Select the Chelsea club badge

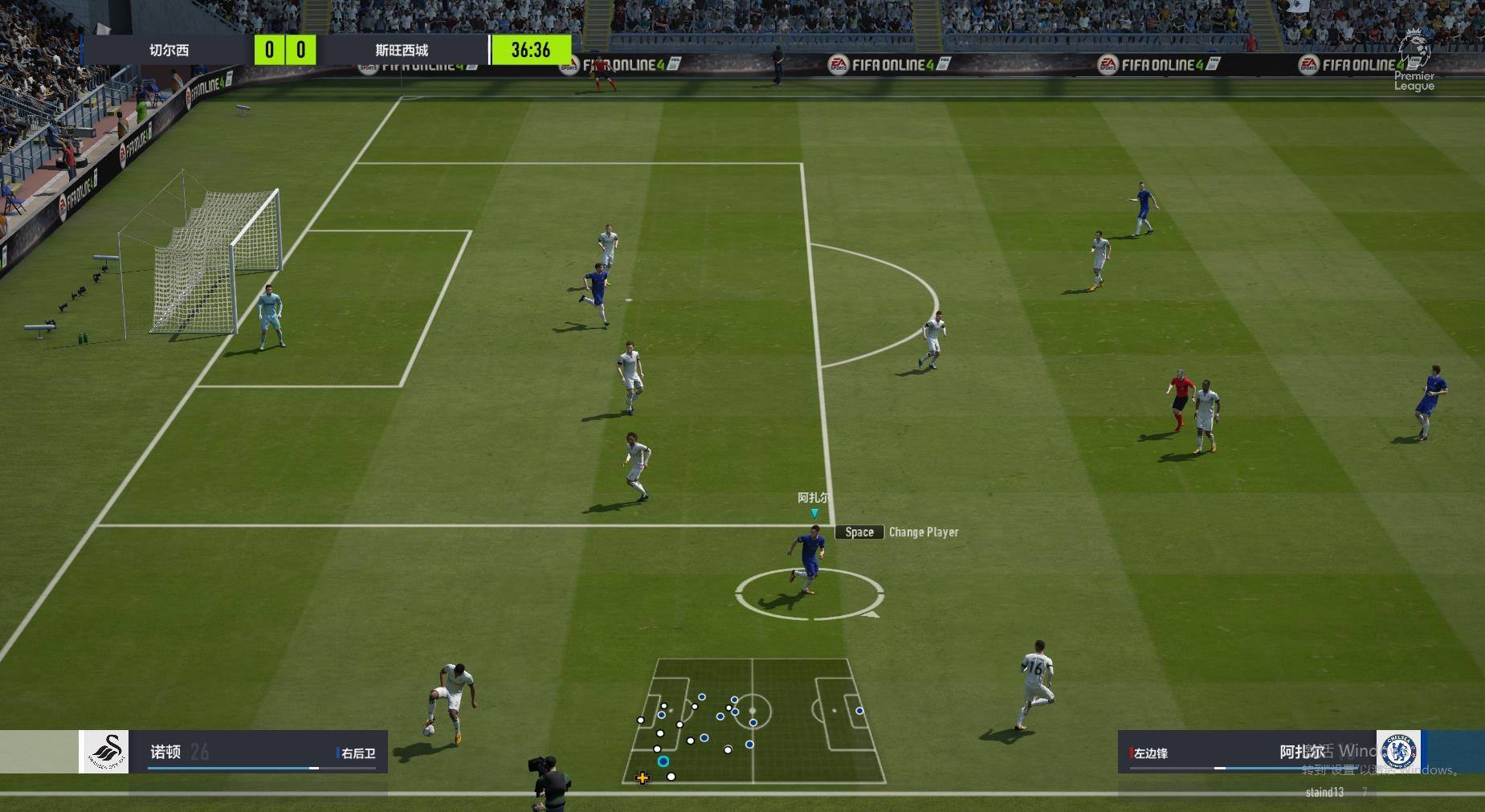(1398, 752)
